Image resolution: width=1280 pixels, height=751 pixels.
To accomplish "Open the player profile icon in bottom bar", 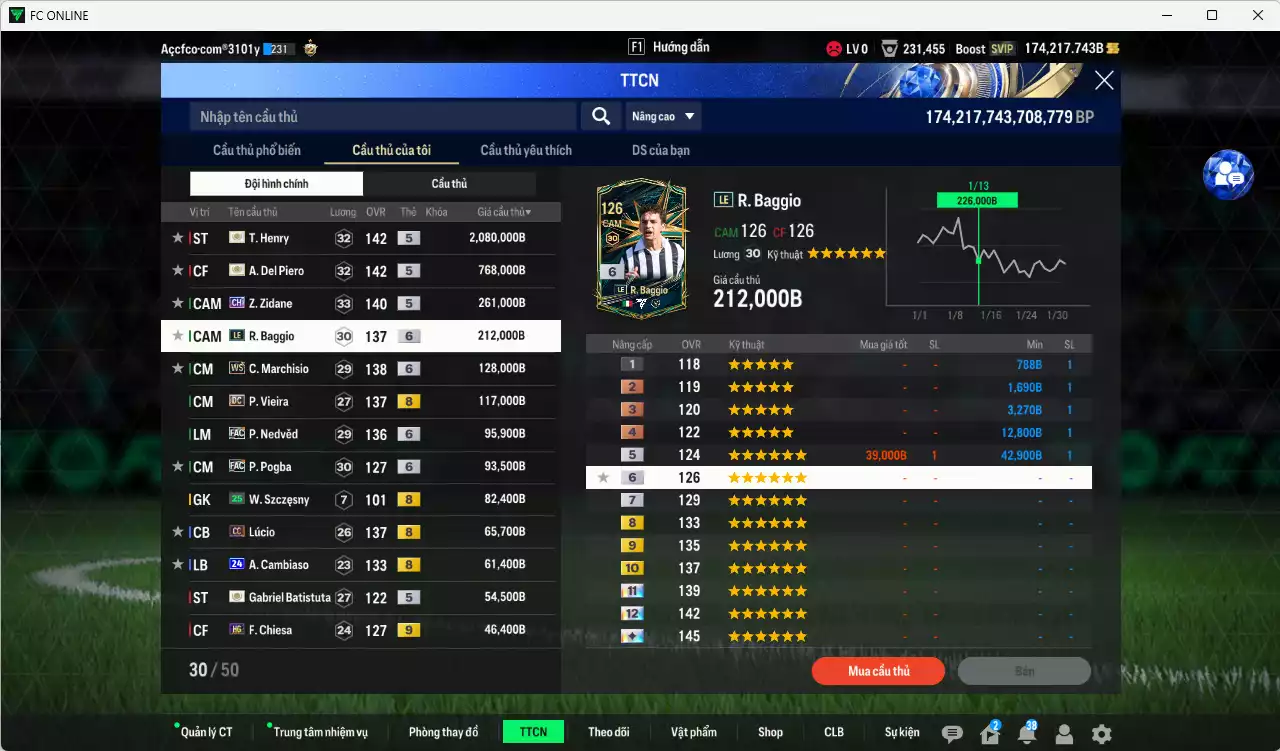I will [1065, 733].
